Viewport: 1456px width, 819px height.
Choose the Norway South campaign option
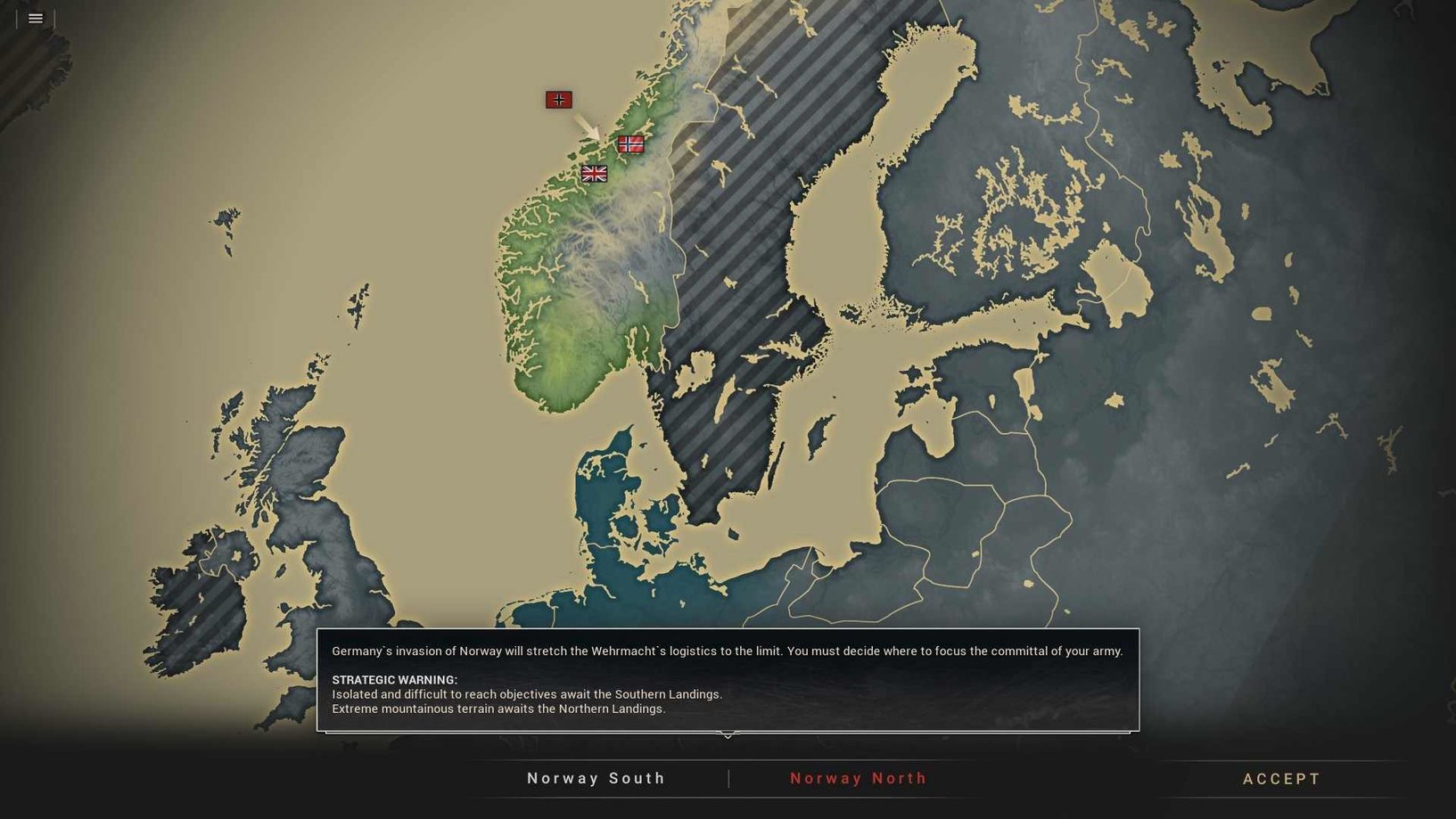point(596,778)
